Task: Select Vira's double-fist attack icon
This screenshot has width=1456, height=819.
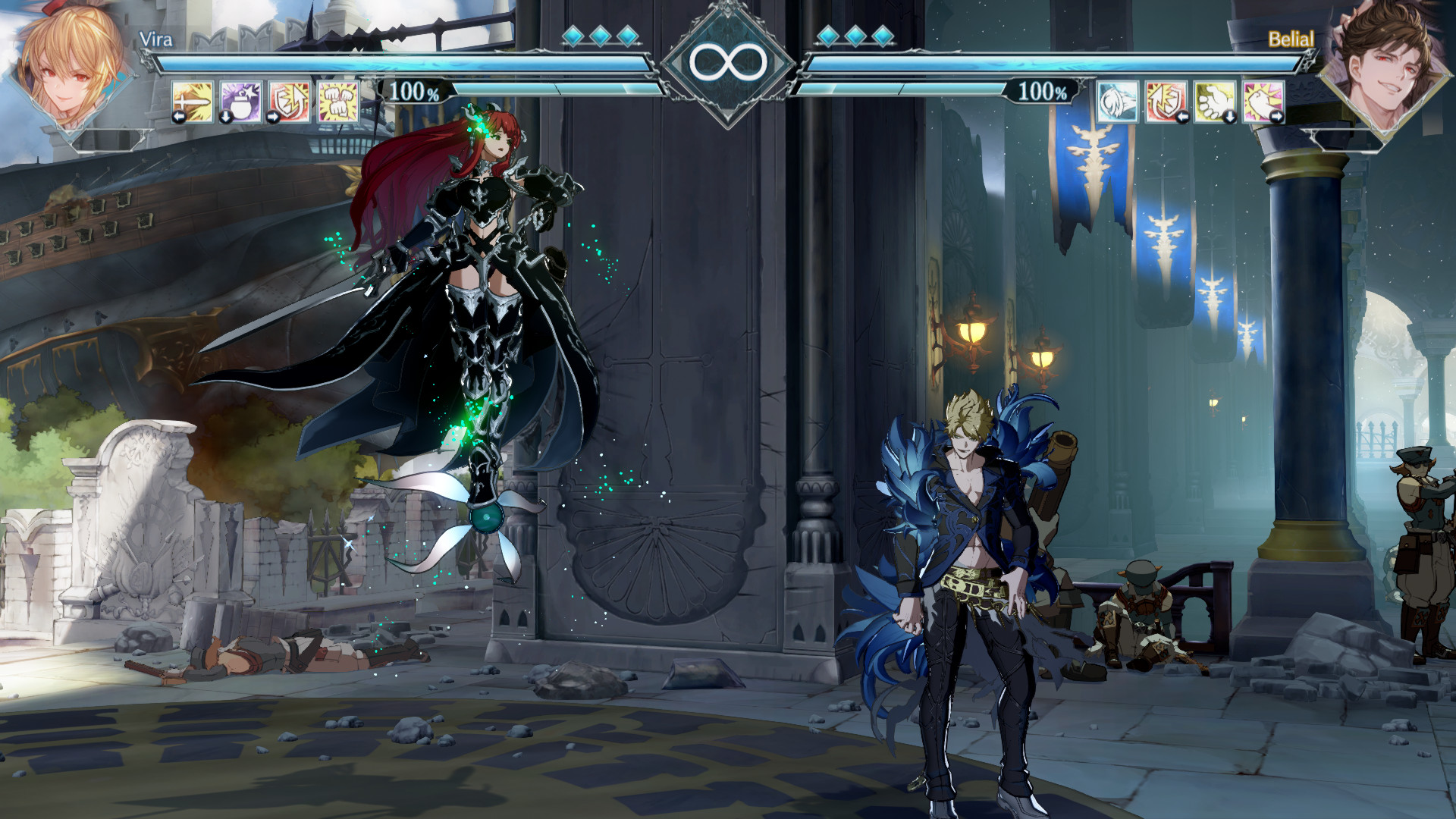Action: pyautogui.click(x=338, y=100)
